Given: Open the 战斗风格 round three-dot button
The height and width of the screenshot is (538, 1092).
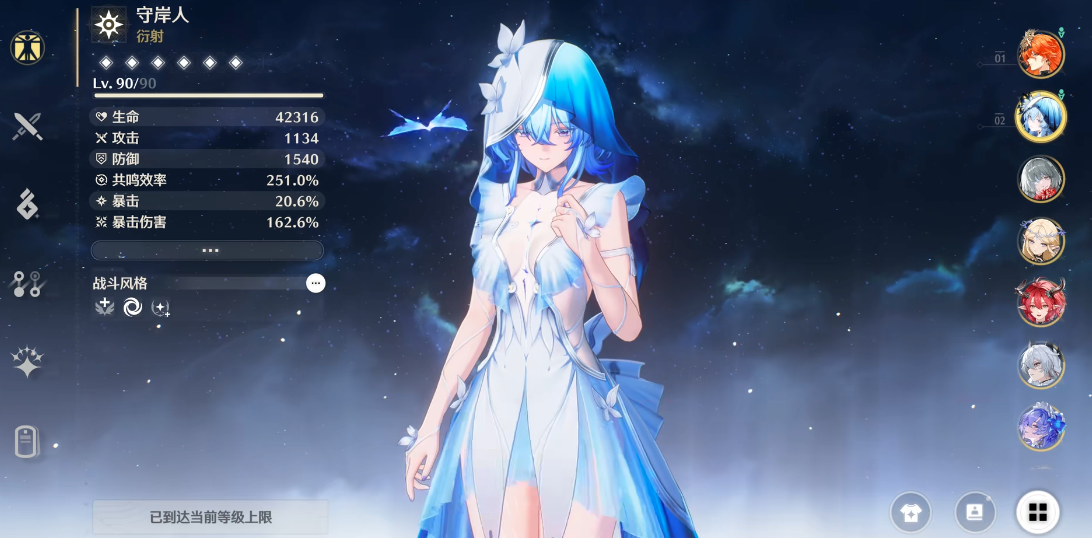Looking at the screenshot, I should (x=316, y=283).
